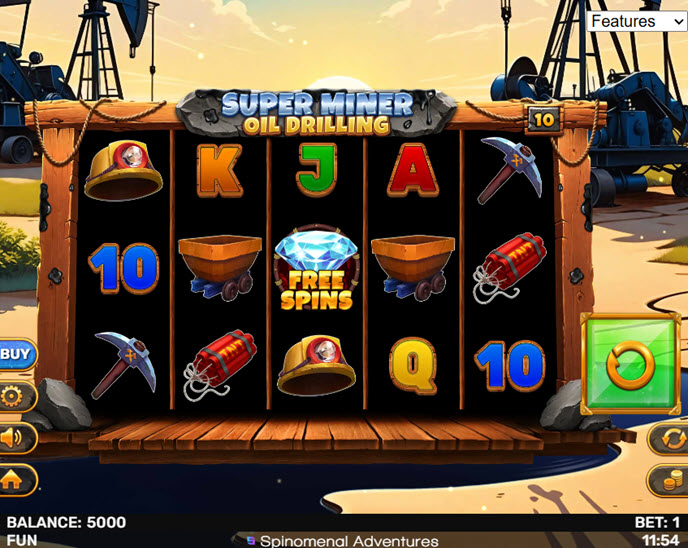Open settings with the gear icon
688x548 pixels.
coord(14,397)
